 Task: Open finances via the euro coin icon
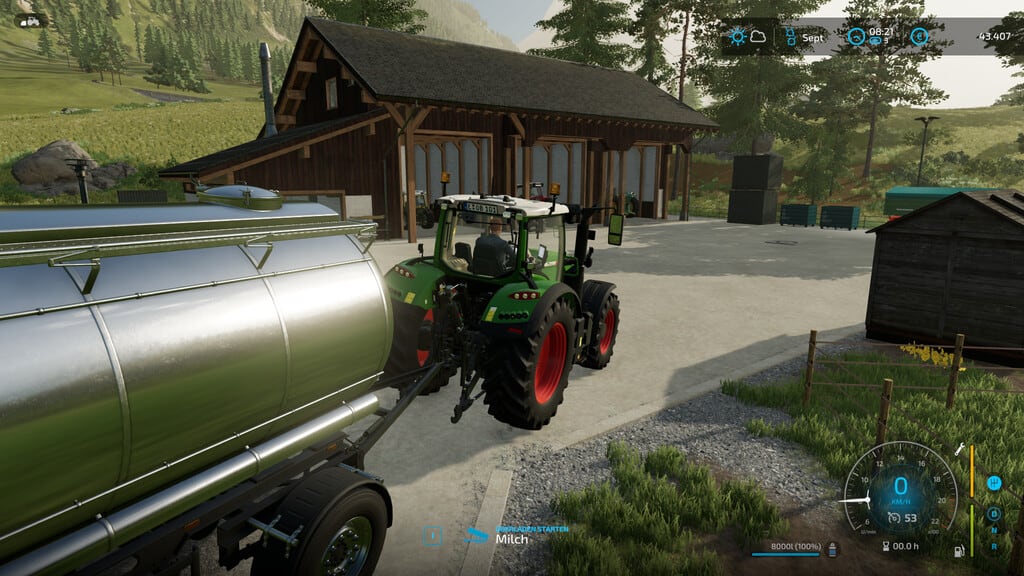pos(918,37)
